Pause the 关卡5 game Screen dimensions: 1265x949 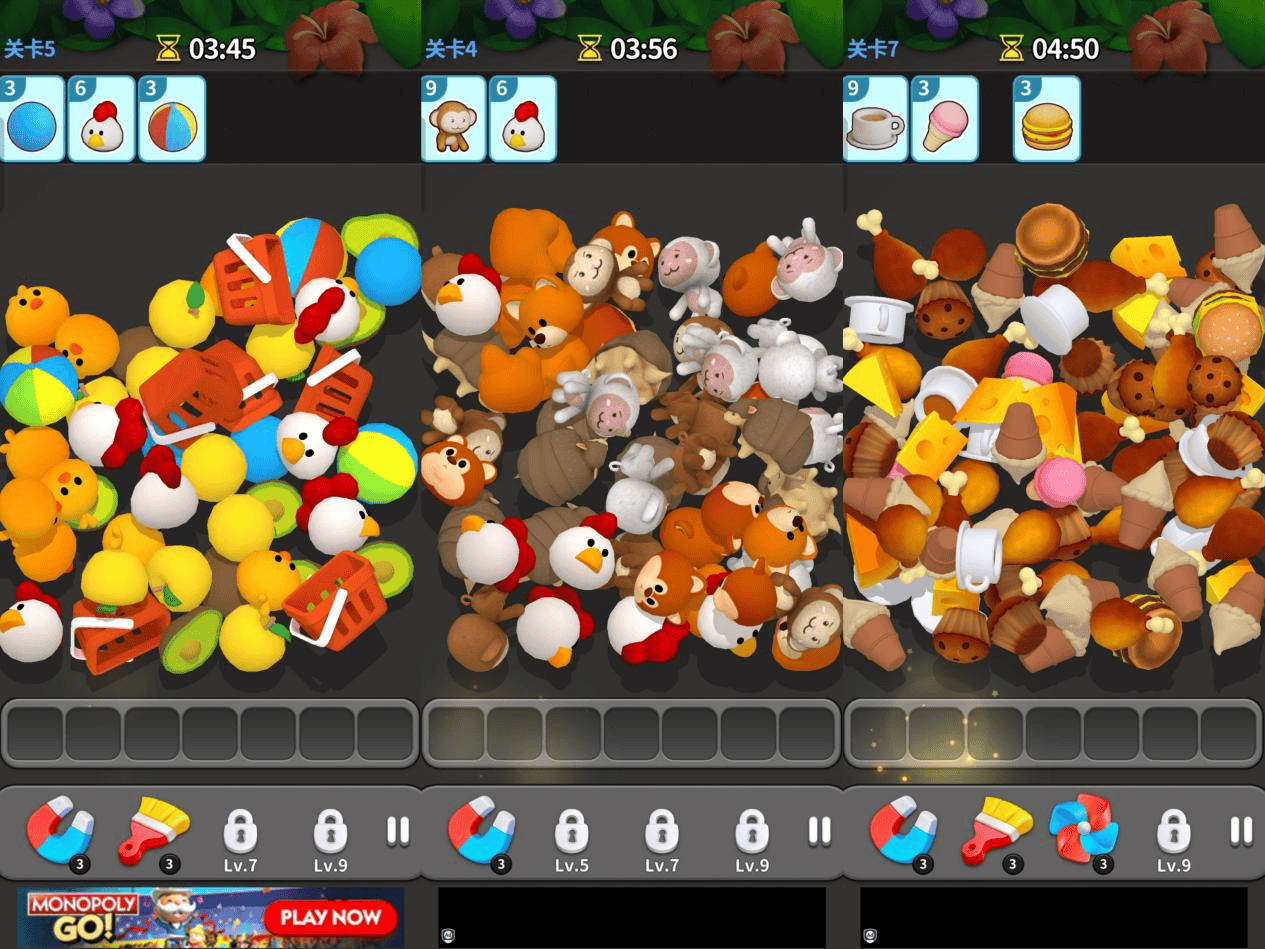398,831
